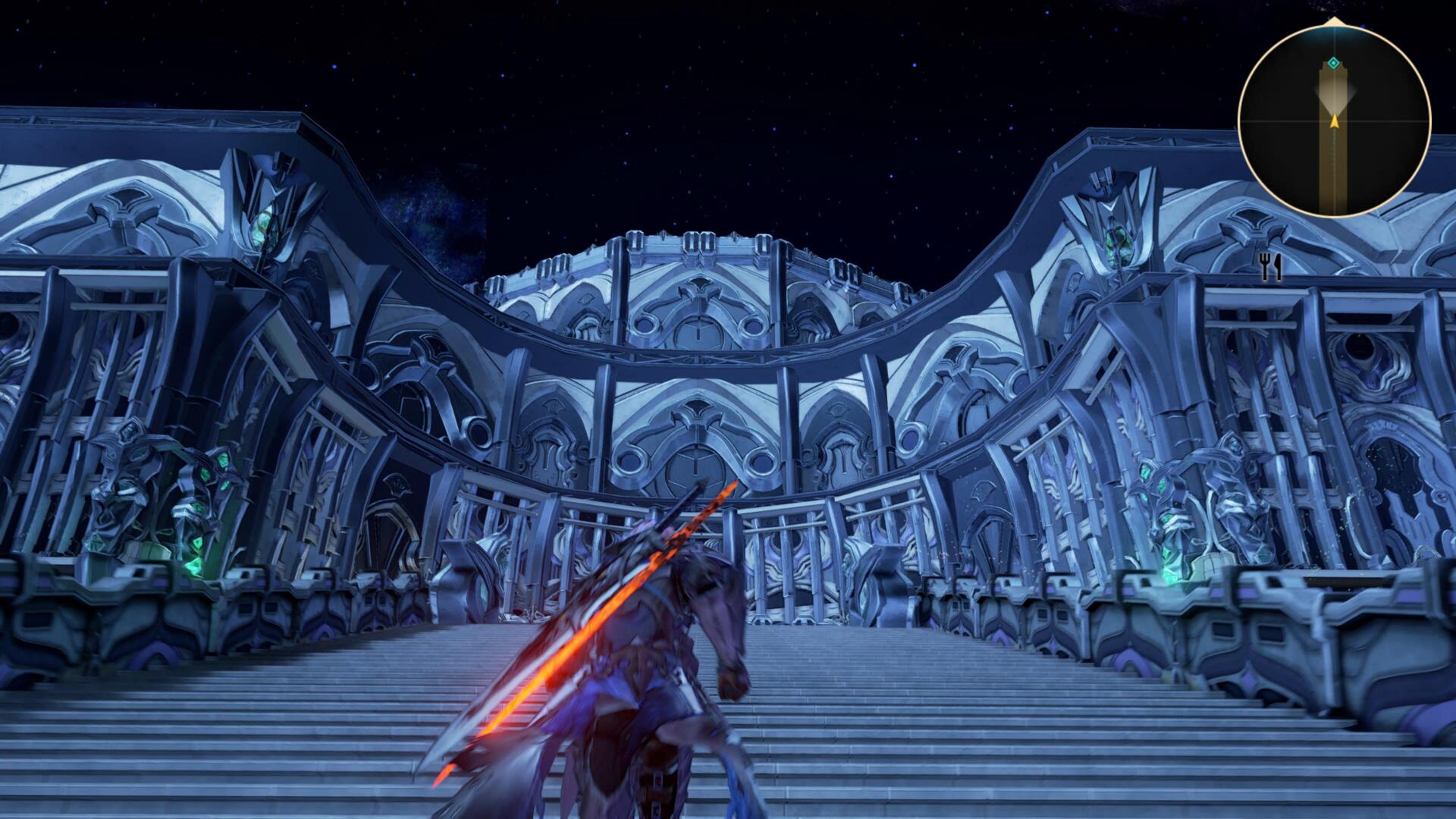Select the teal diamond marker on minimap
Screen dimensions: 1456x819
pos(1333,64)
